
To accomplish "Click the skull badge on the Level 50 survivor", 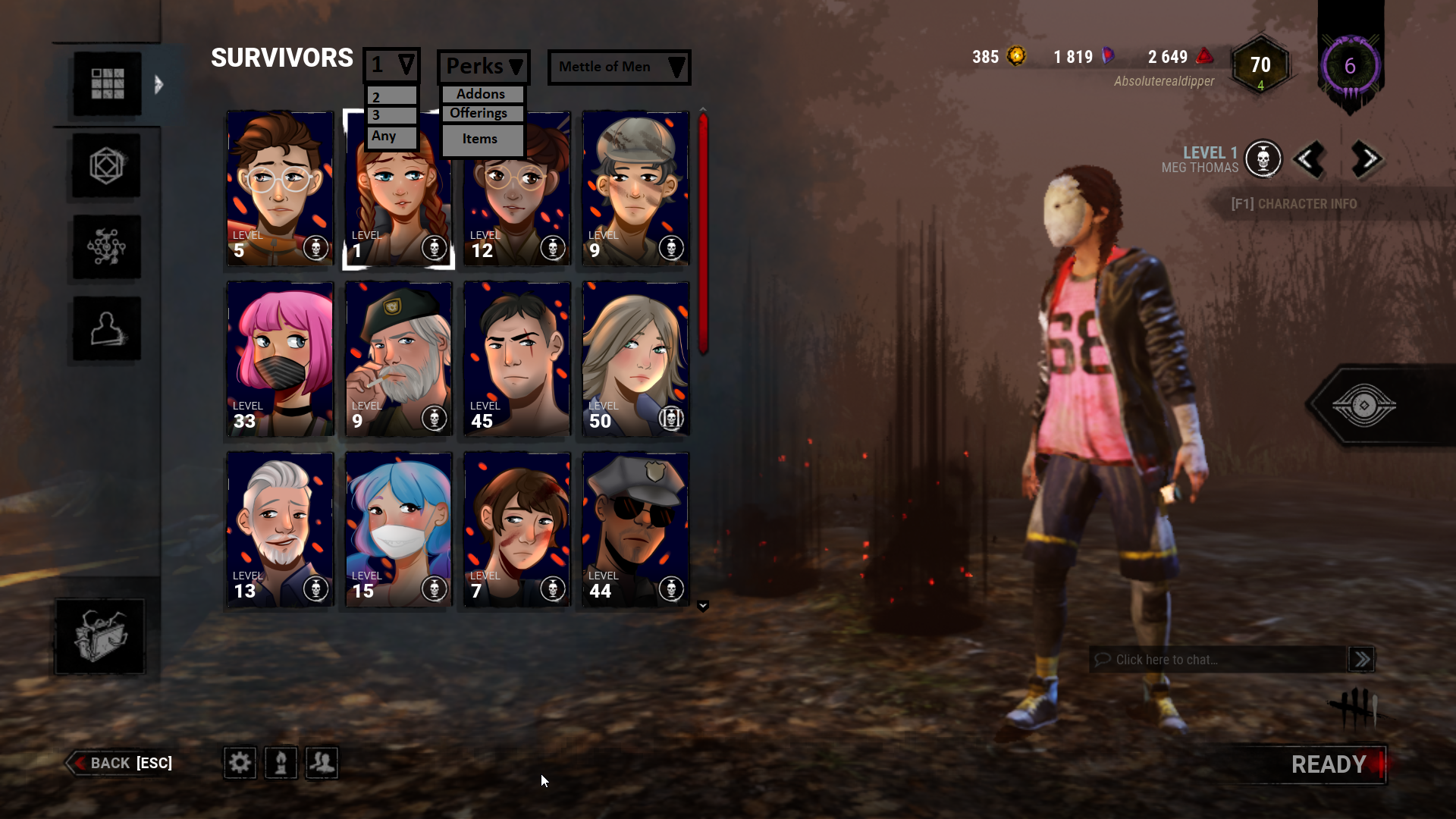I will tap(671, 418).
